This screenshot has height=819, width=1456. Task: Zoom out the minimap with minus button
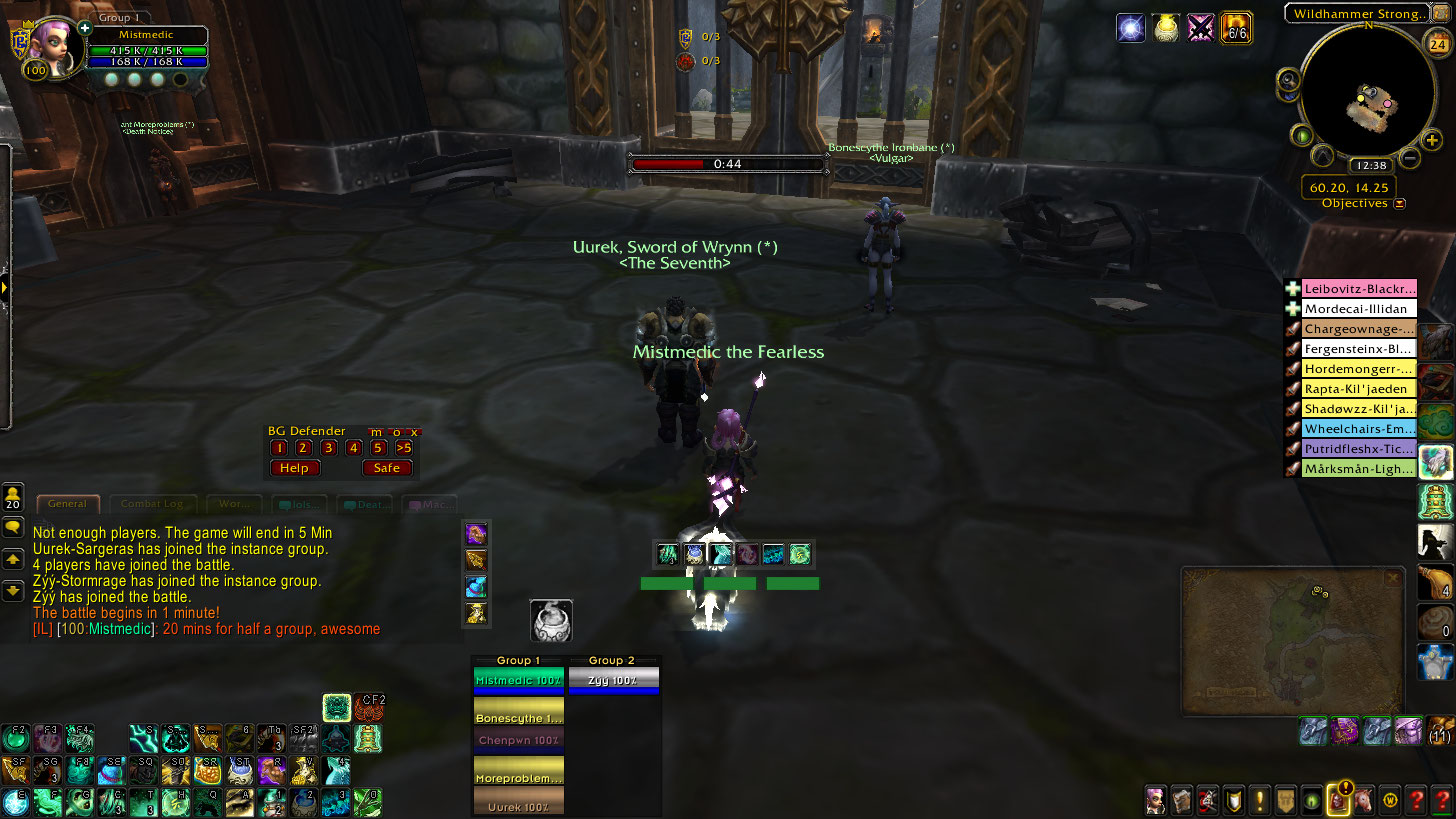coord(1409,158)
